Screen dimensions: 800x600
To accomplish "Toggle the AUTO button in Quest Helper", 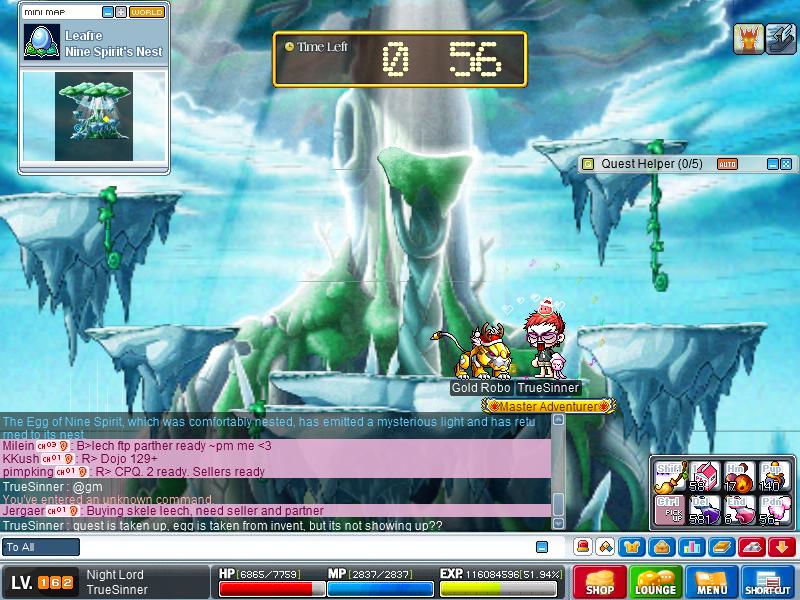I will coord(727,163).
